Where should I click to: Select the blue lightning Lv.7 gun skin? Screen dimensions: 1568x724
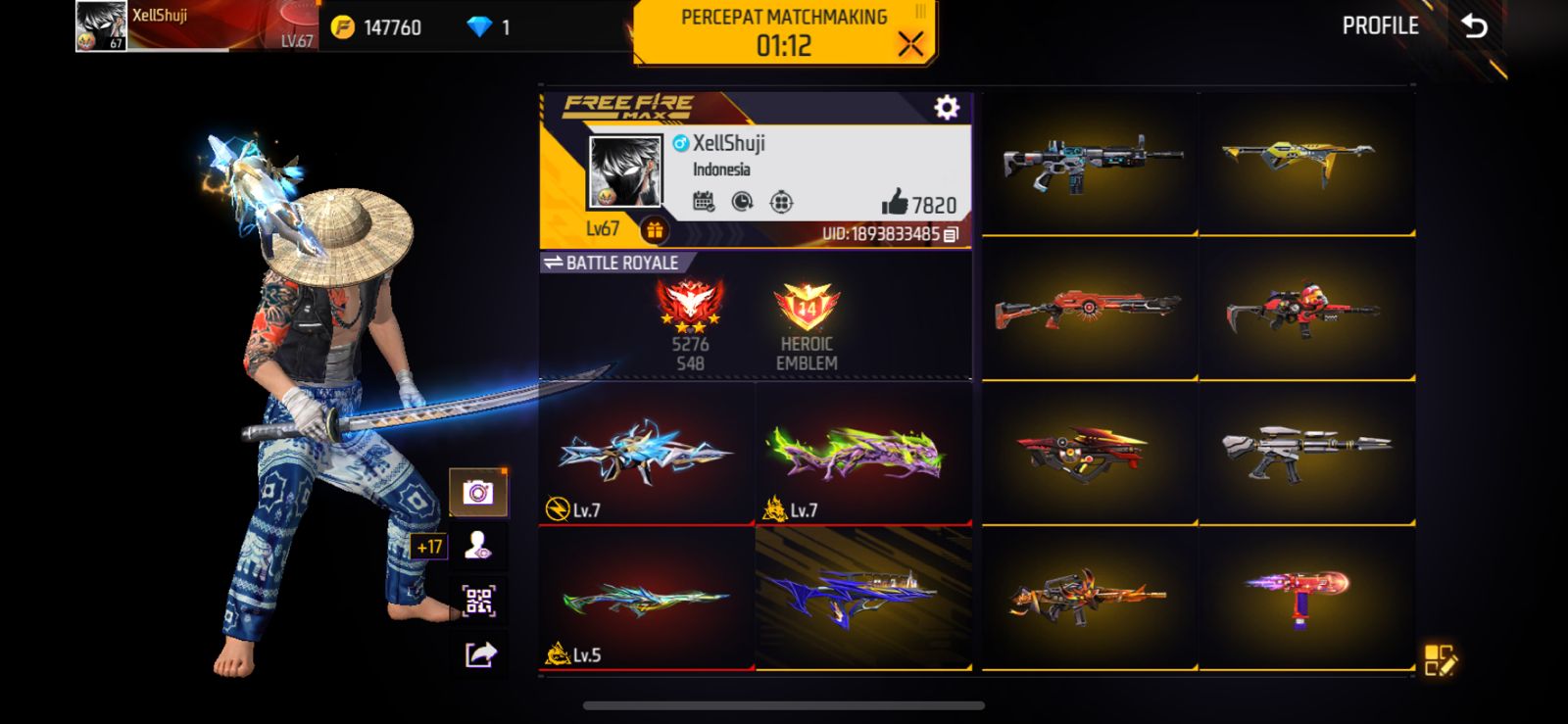click(x=646, y=453)
